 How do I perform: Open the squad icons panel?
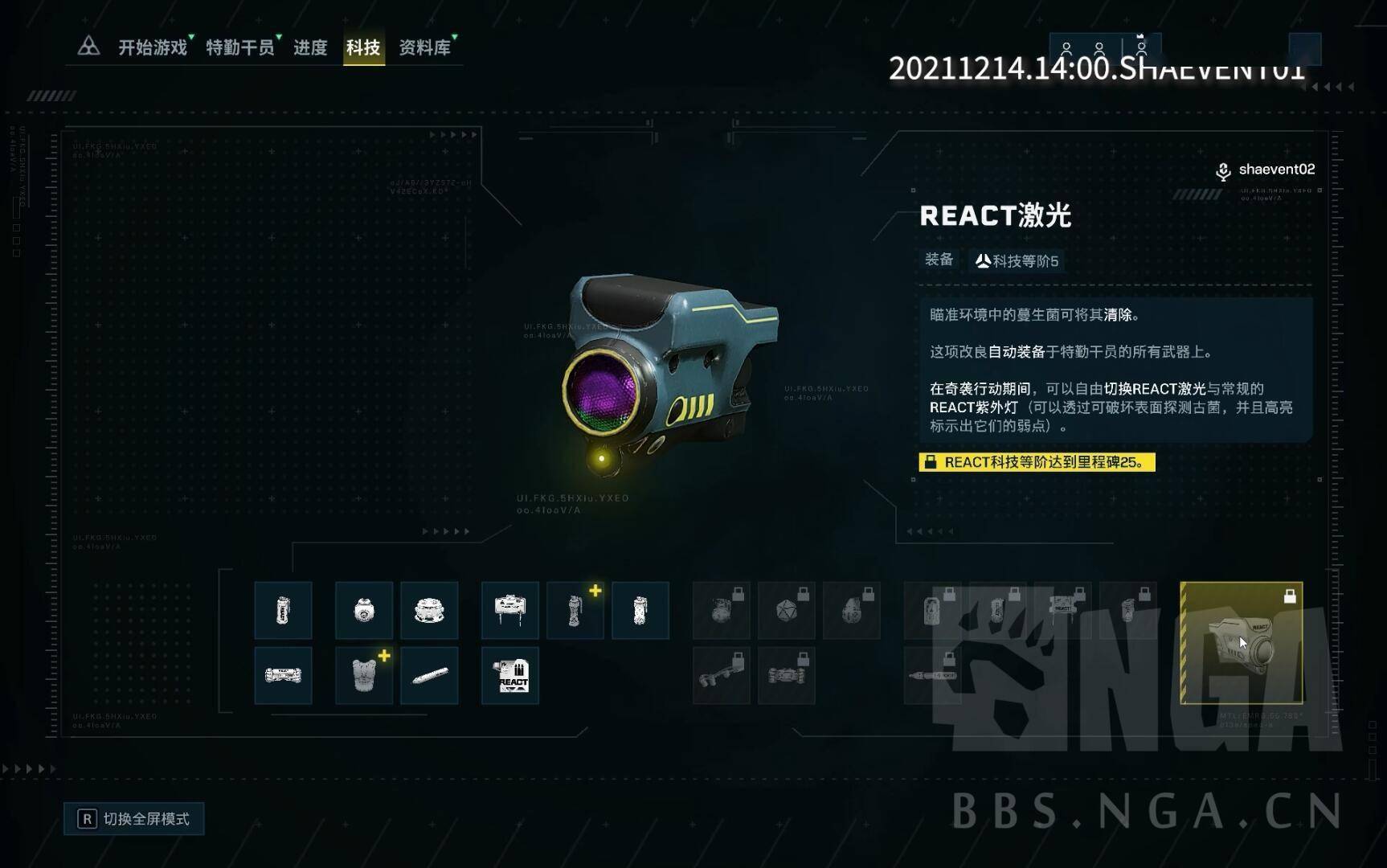coord(1104,50)
